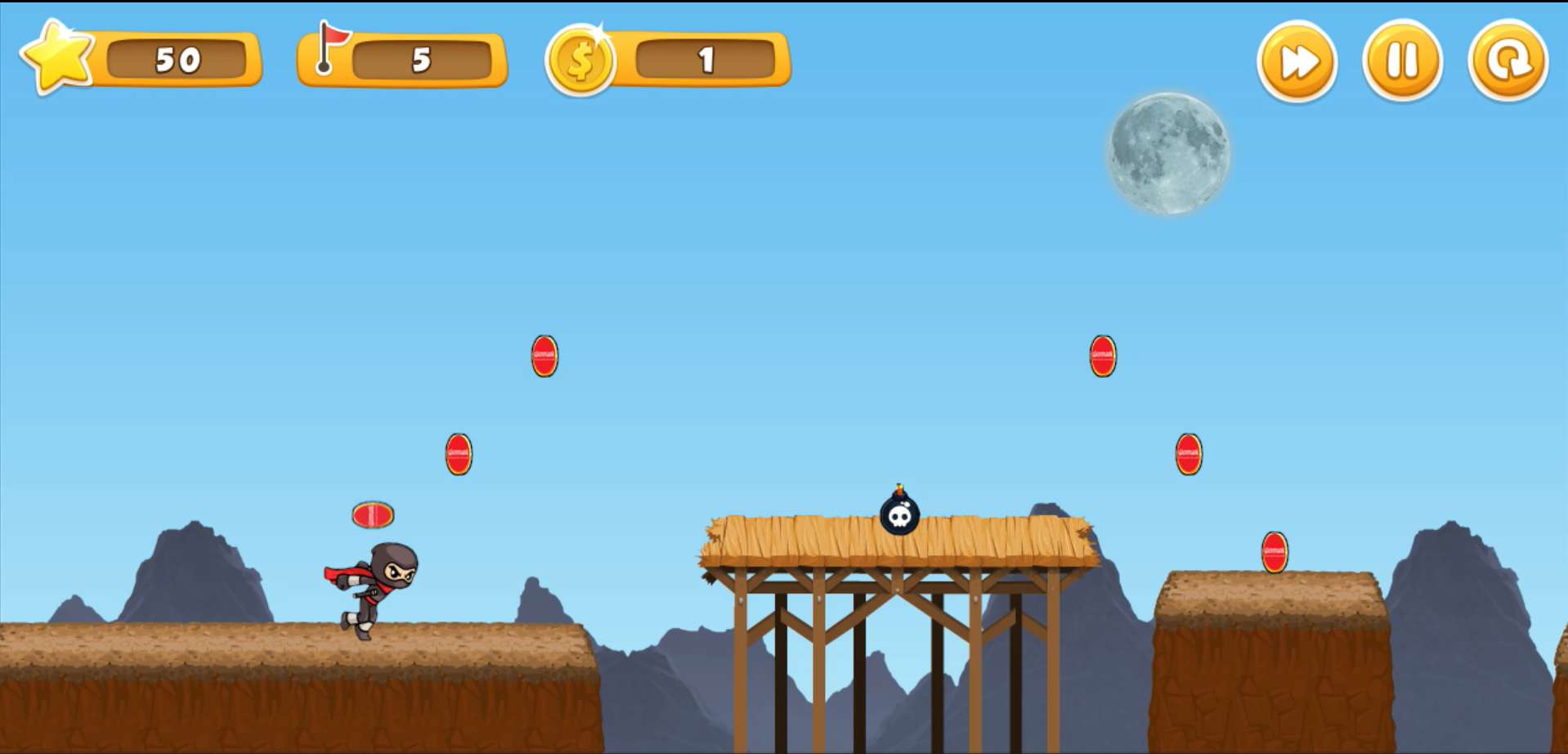This screenshot has width=1568, height=754.
Task: Click the coin above the ninja's head
Action: coord(373,515)
